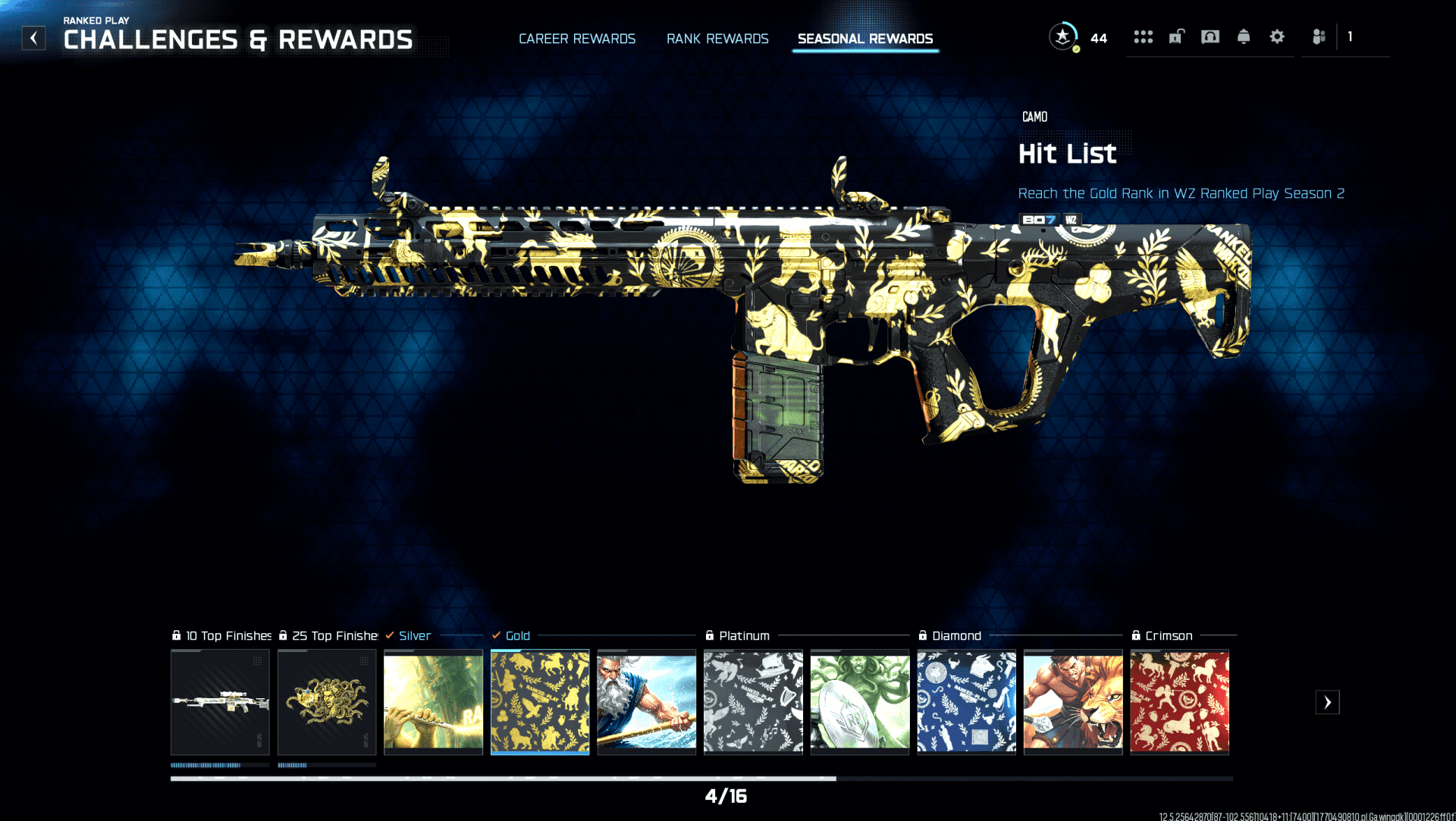Select the 25 Top Finishes Medusa emblem
1456x821 pixels.
point(327,702)
